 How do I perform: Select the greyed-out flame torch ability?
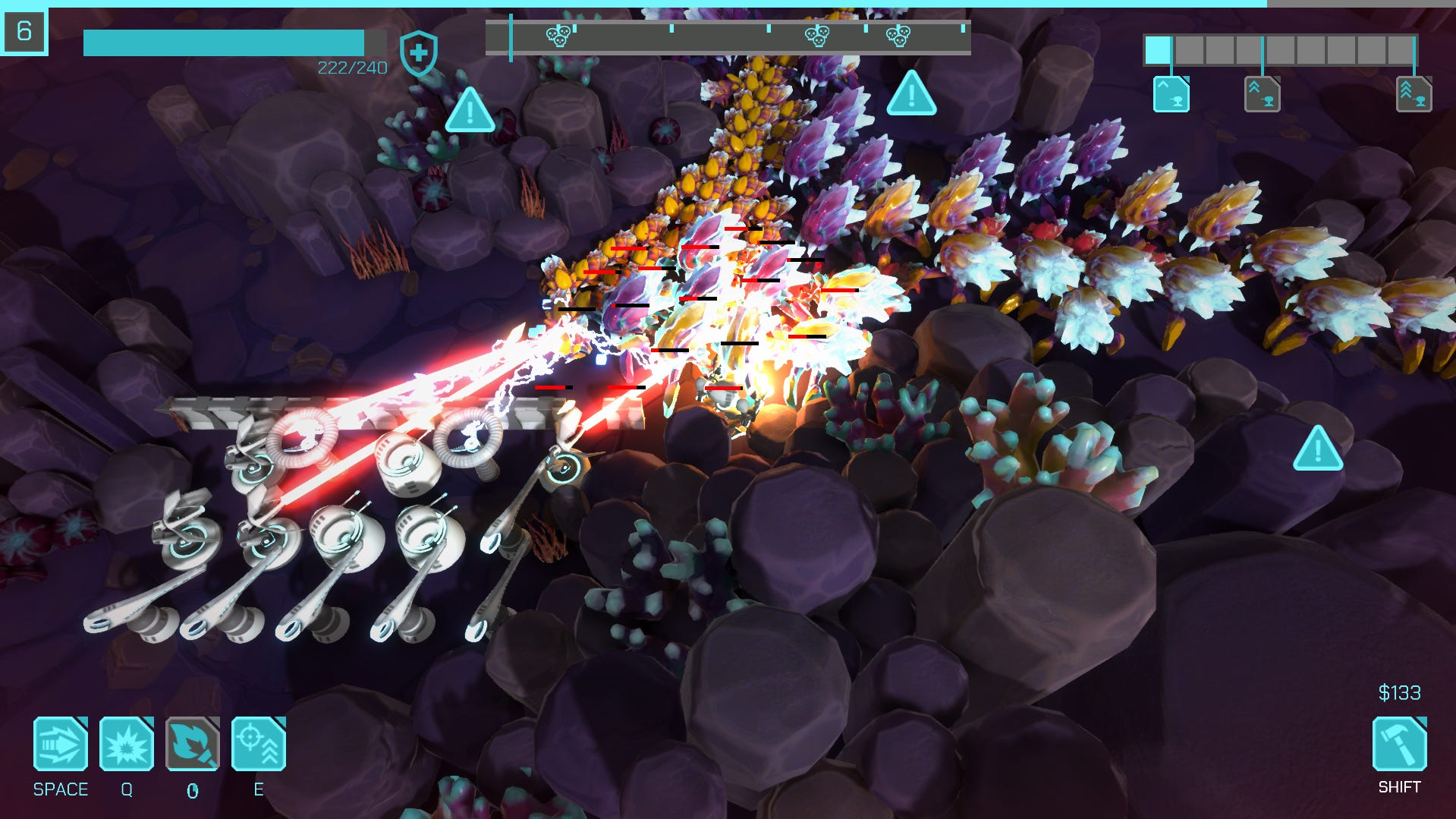pyautogui.click(x=193, y=744)
